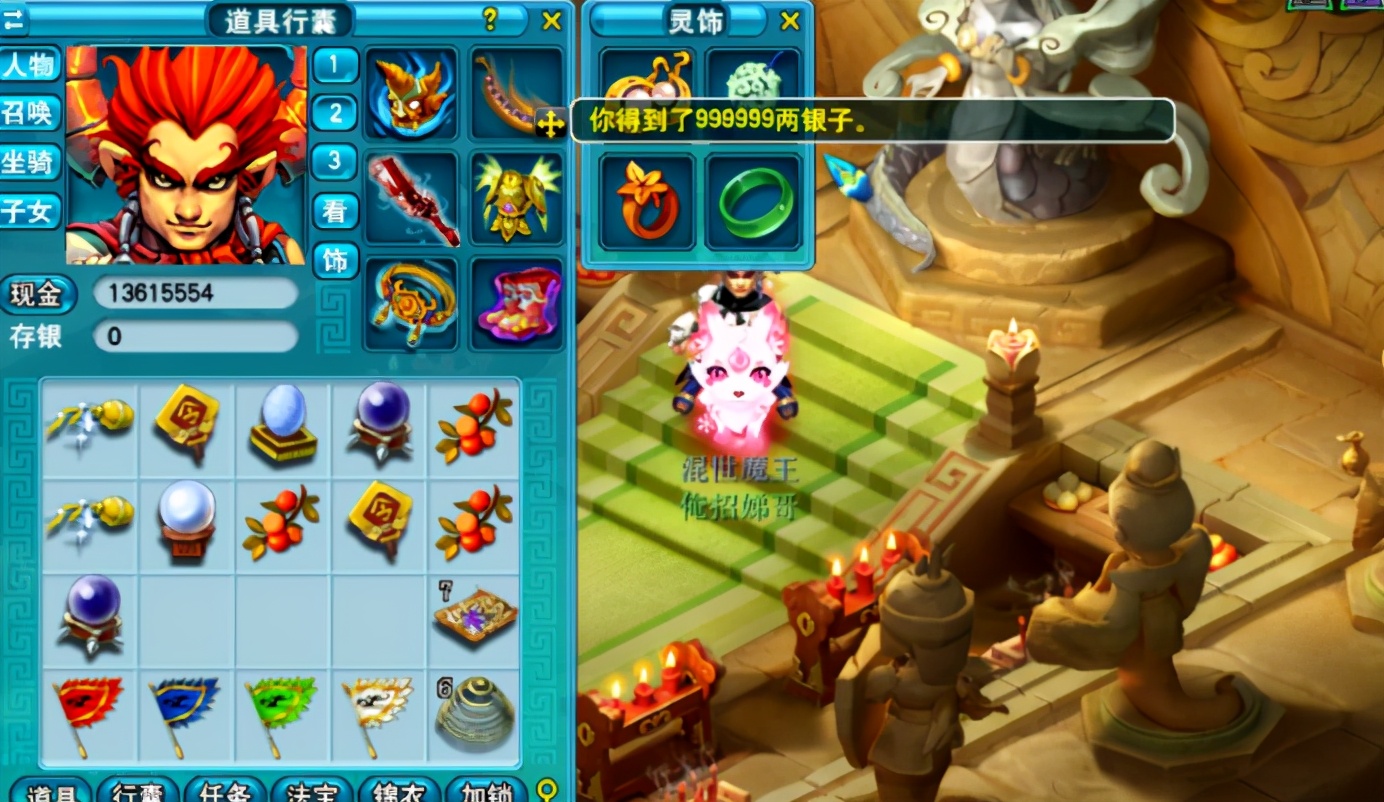
Task: Select the equipped red sword weapon slot
Action: pos(411,198)
